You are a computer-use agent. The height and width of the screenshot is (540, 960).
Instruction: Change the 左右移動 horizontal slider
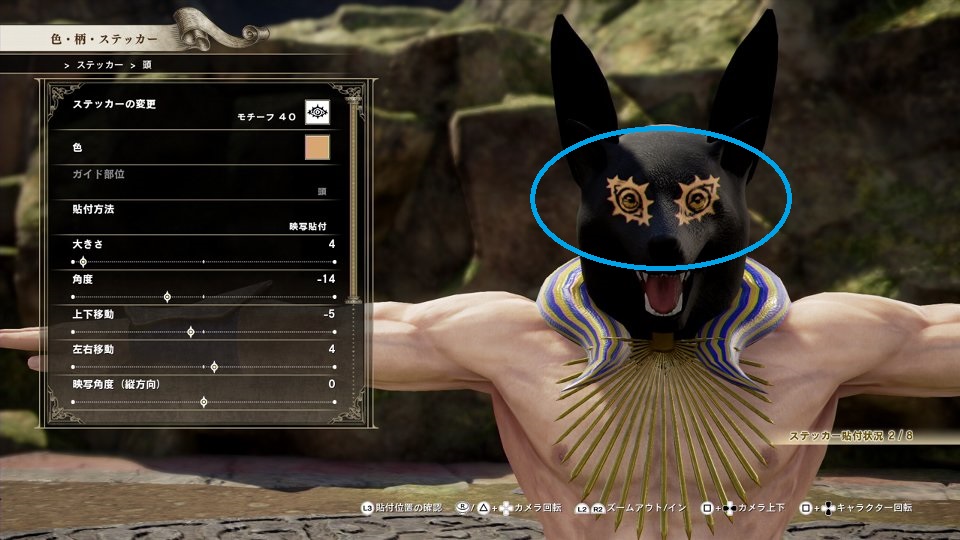point(214,367)
